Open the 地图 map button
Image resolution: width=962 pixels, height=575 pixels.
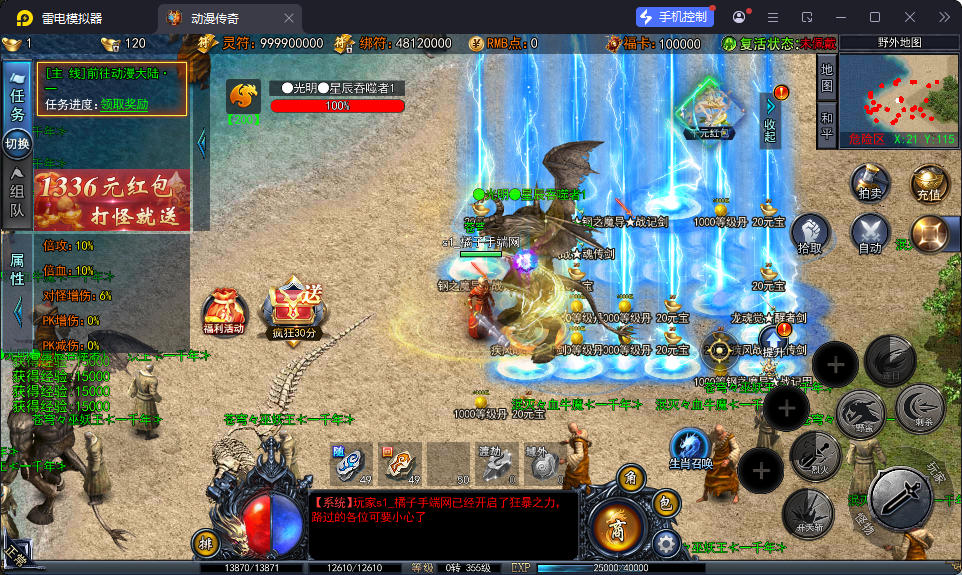click(826, 80)
